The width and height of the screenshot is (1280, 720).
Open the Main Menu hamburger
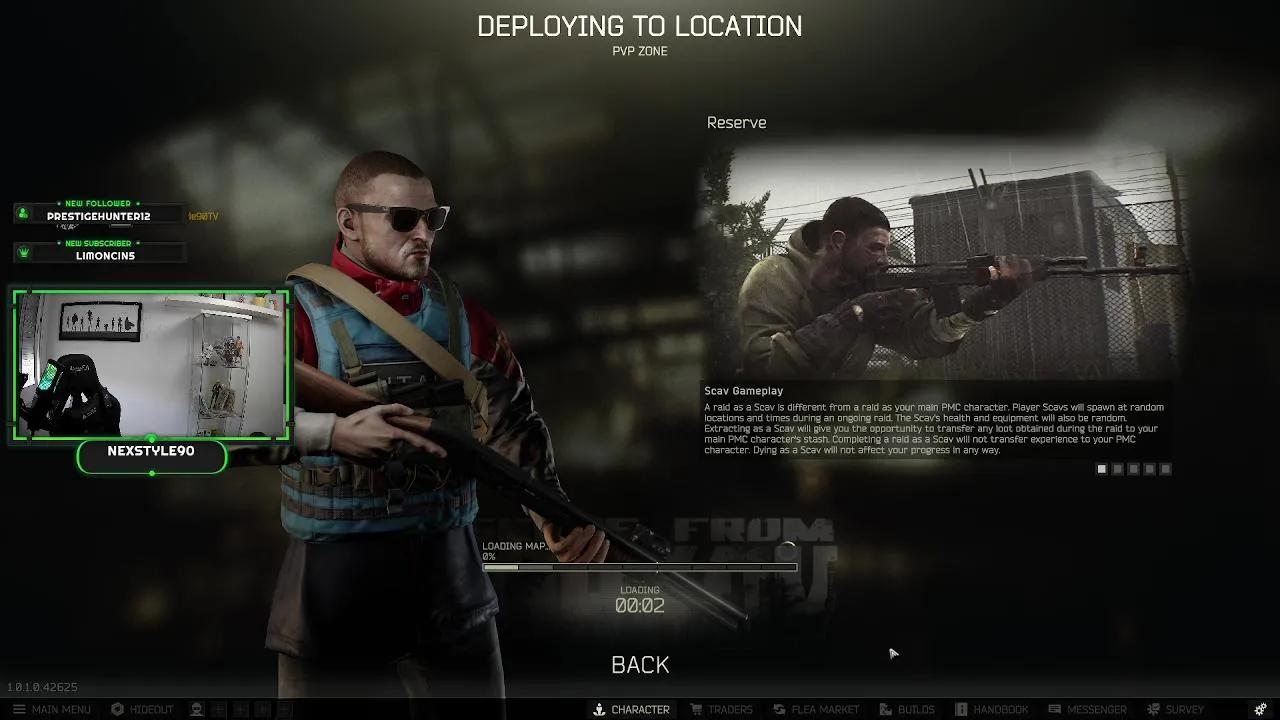[19, 709]
